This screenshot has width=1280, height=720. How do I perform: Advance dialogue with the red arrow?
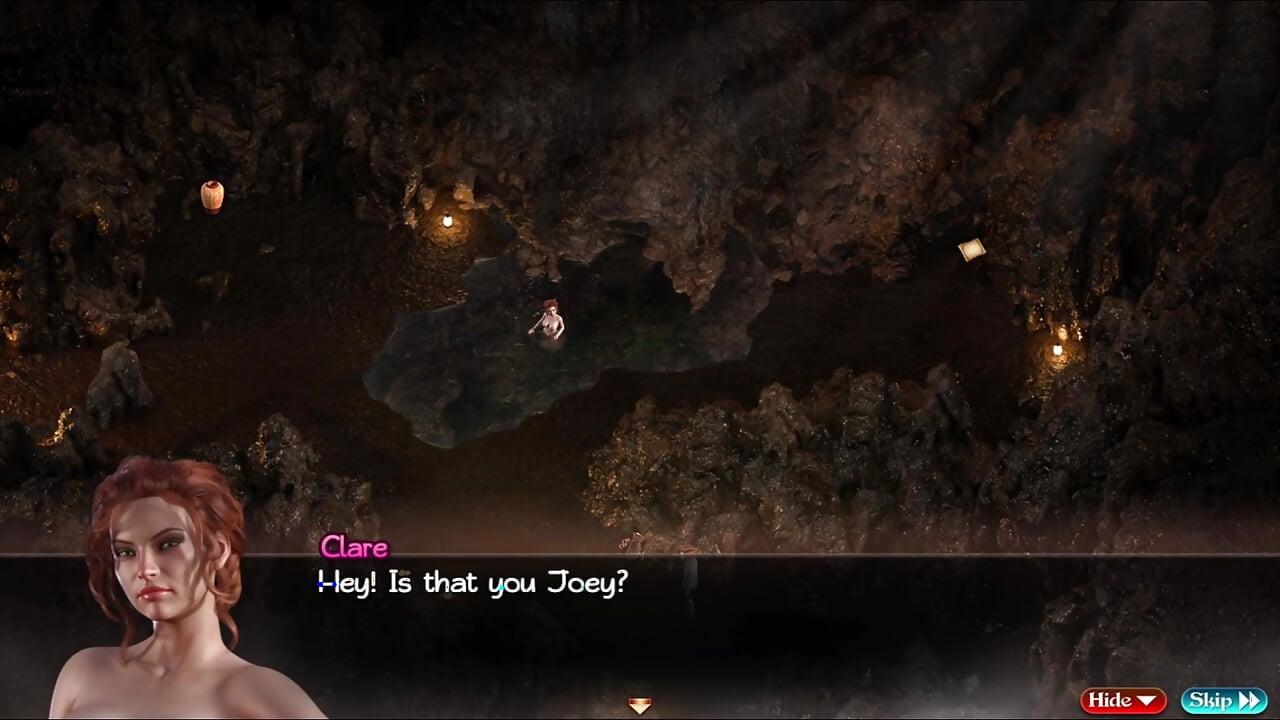click(640, 706)
